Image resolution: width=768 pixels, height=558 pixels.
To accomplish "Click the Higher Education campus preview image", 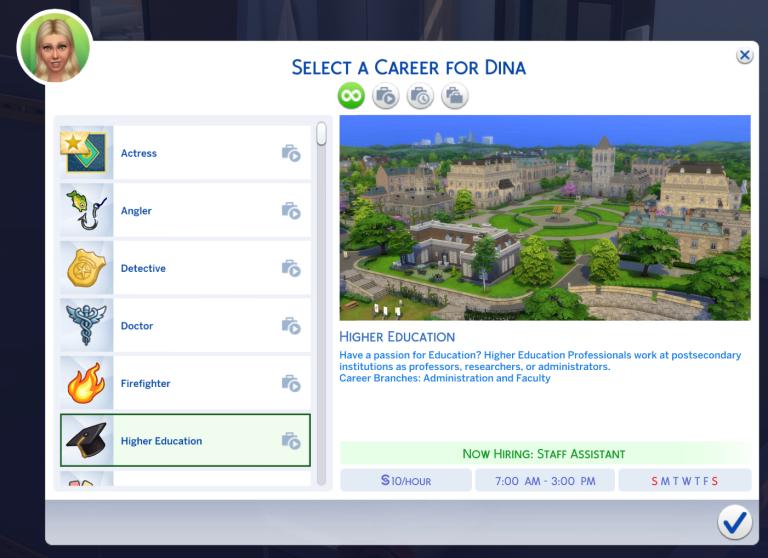I will tap(545, 217).
